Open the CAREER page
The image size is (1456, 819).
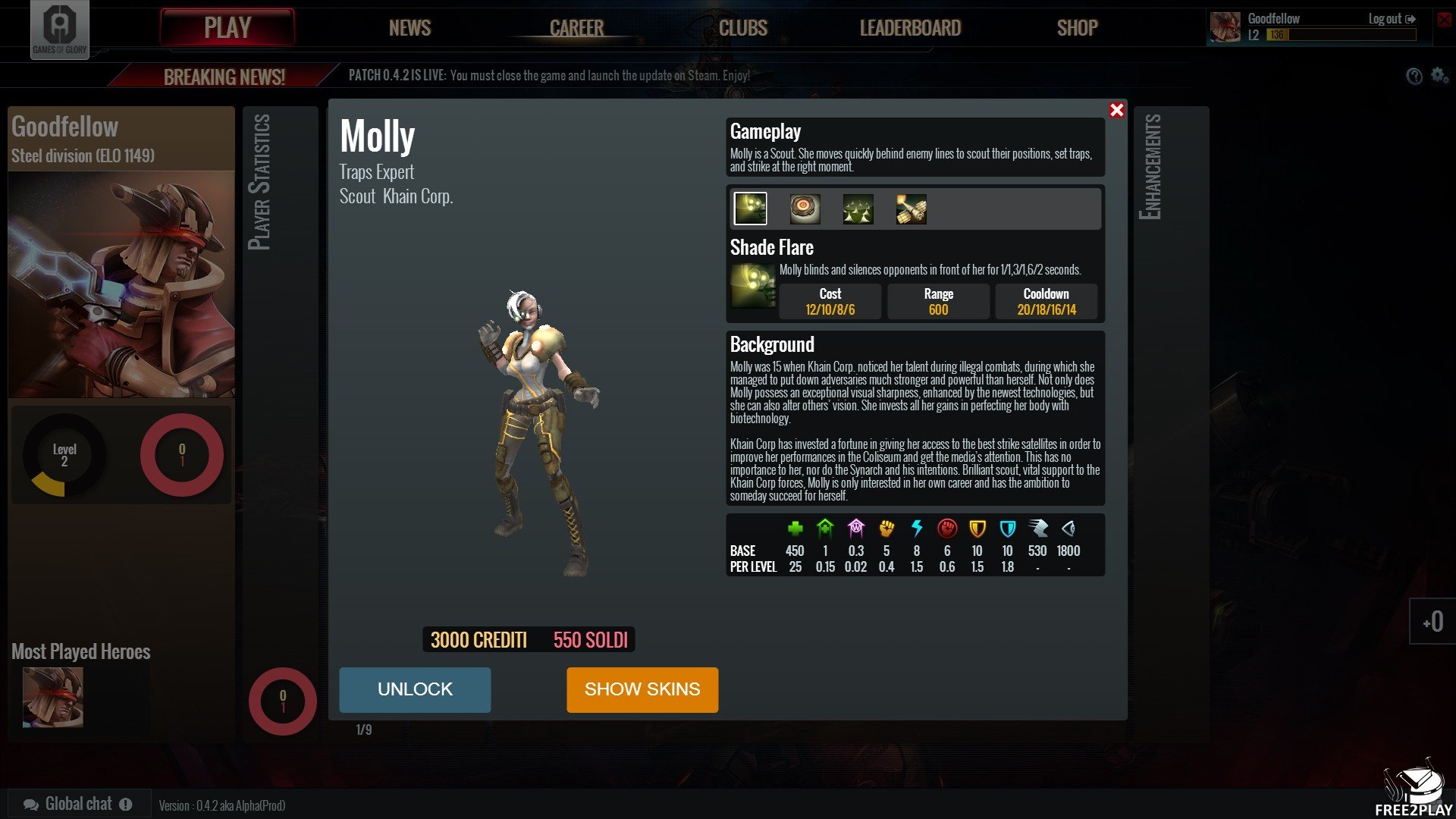576,28
